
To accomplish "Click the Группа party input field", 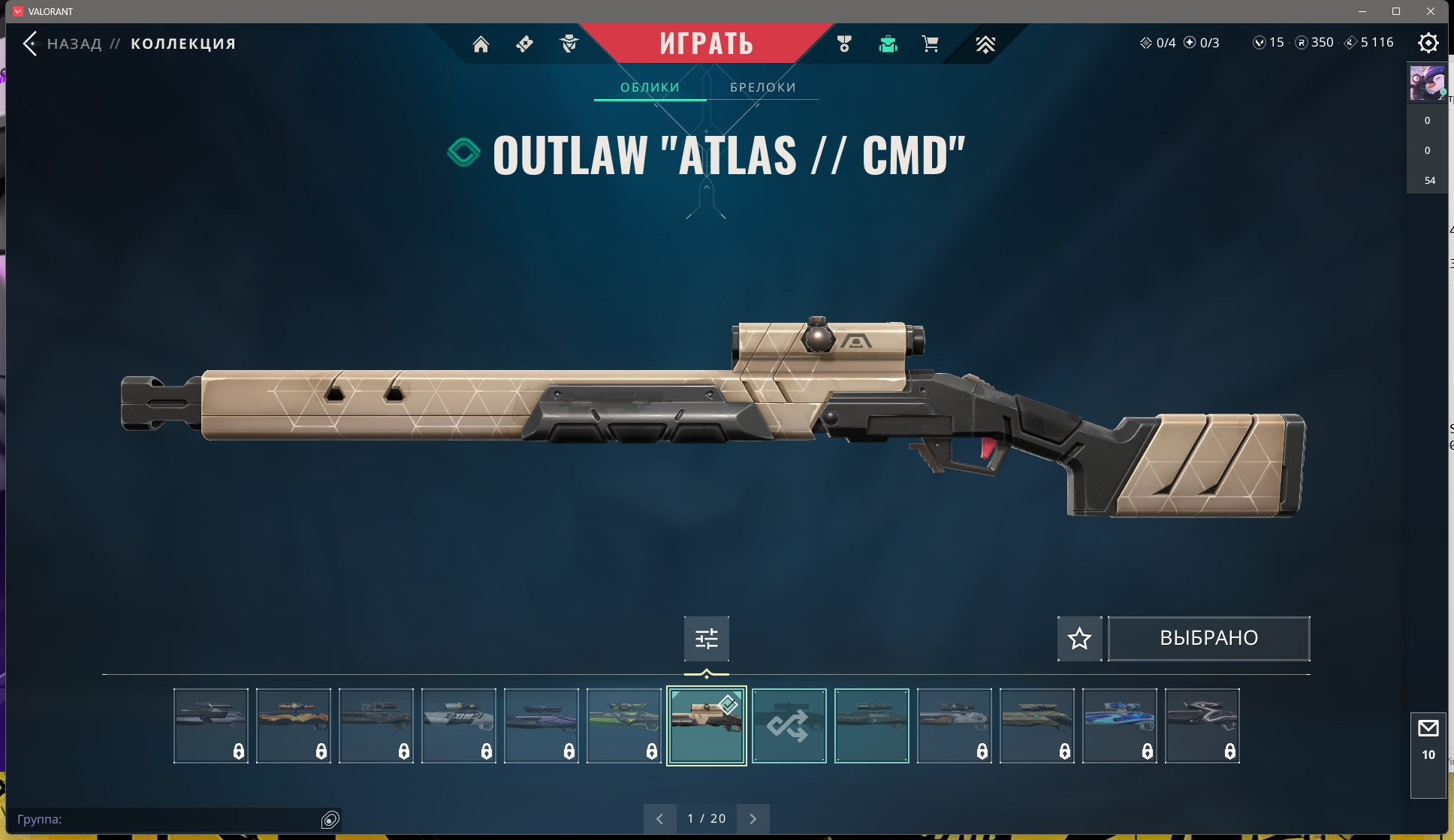I will pyautogui.click(x=165, y=819).
